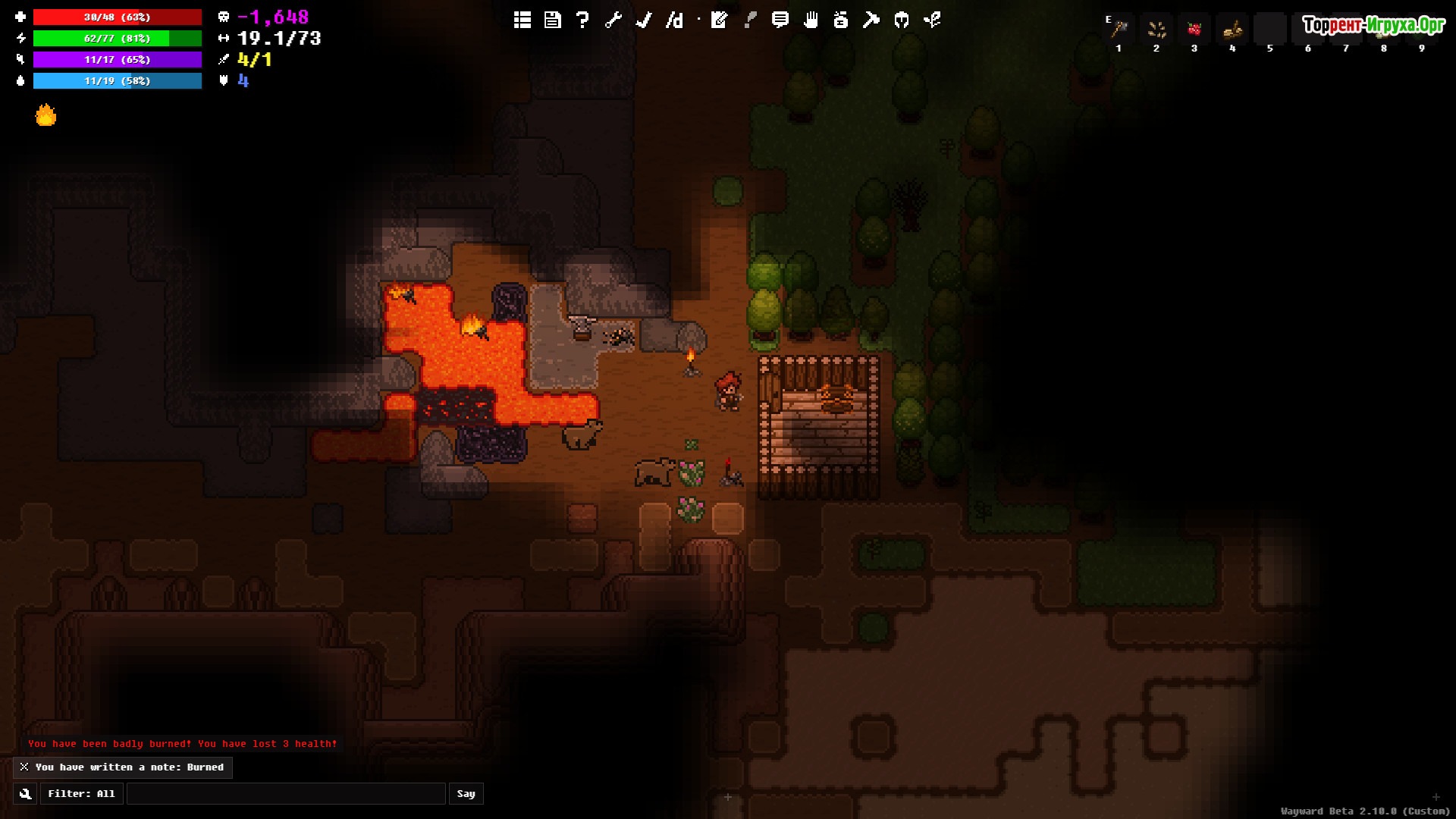This screenshot has height=819, width=1456.
Task: Change the chat 'Filter: All' setting
Action: click(x=81, y=794)
